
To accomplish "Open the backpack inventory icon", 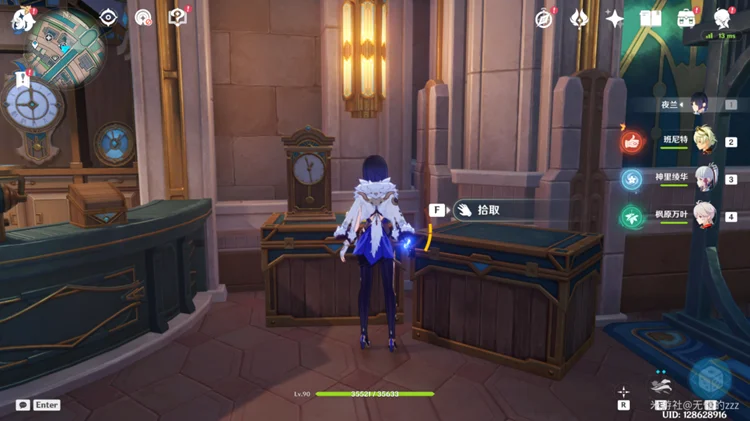I will [686, 18].
